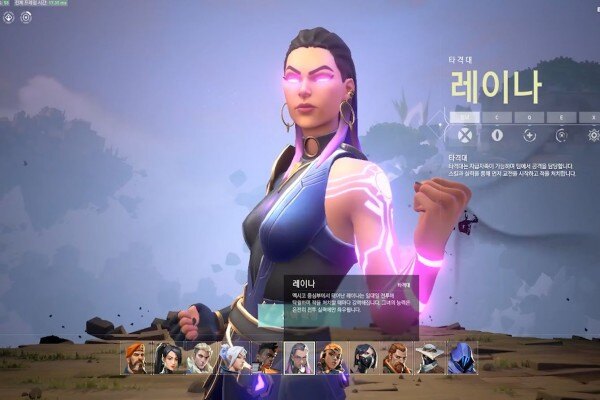Select white-haired Jett's portrait
600x400 pixels.
pyautogui.click(x=233, y=357)
